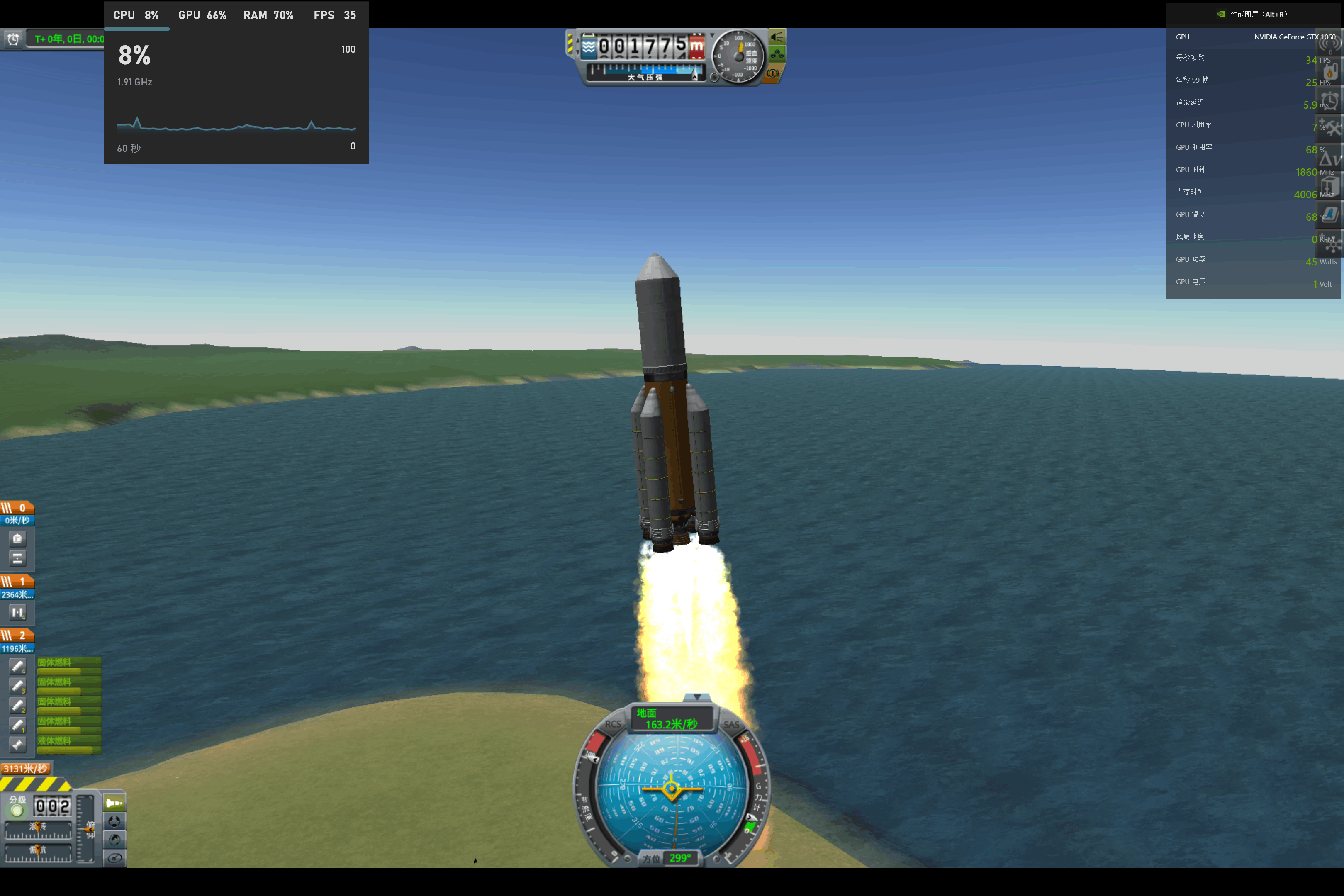Toggle the SAS indicator on the navball
Screen dimensions: 1344x896
pyautogui.click(x=731, y=724)
